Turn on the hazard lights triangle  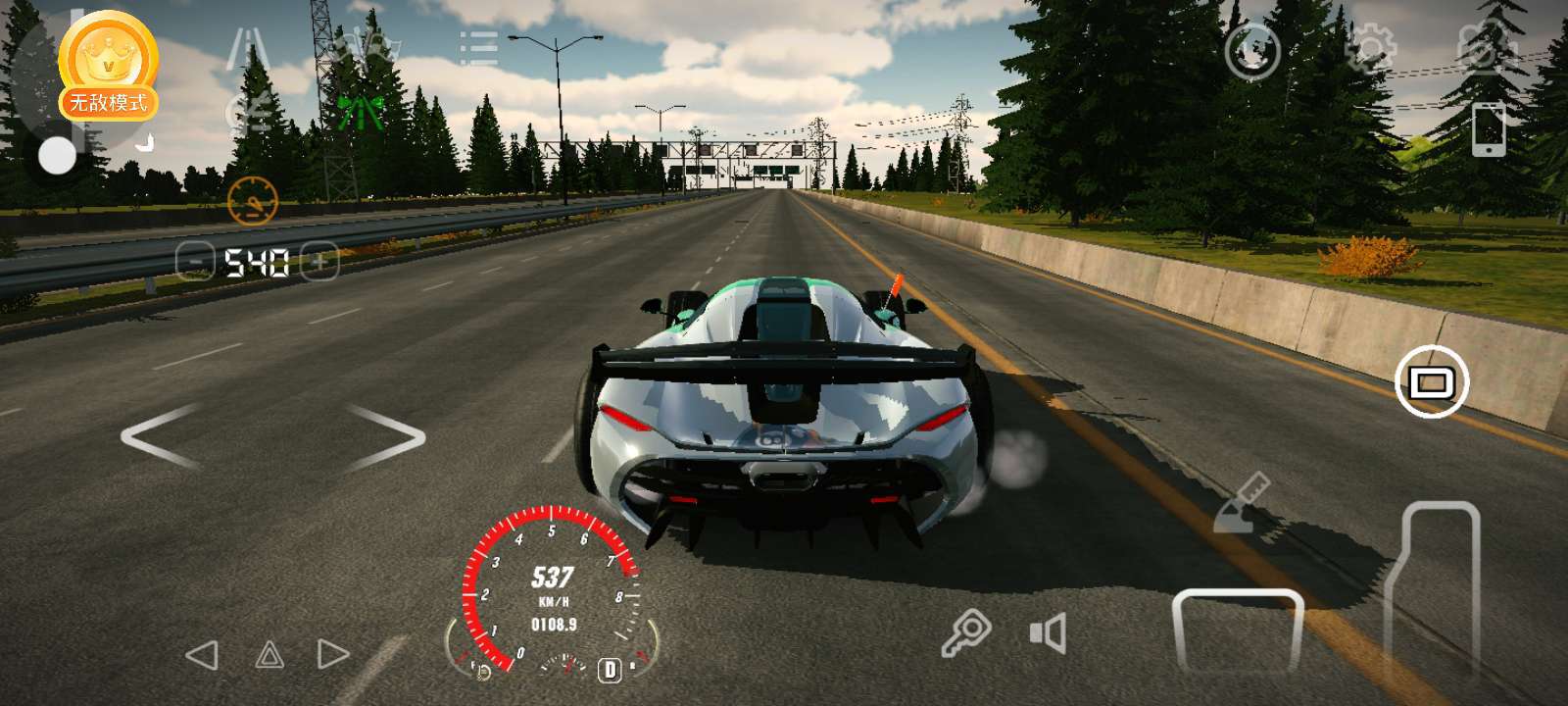[x=269, y=655]
